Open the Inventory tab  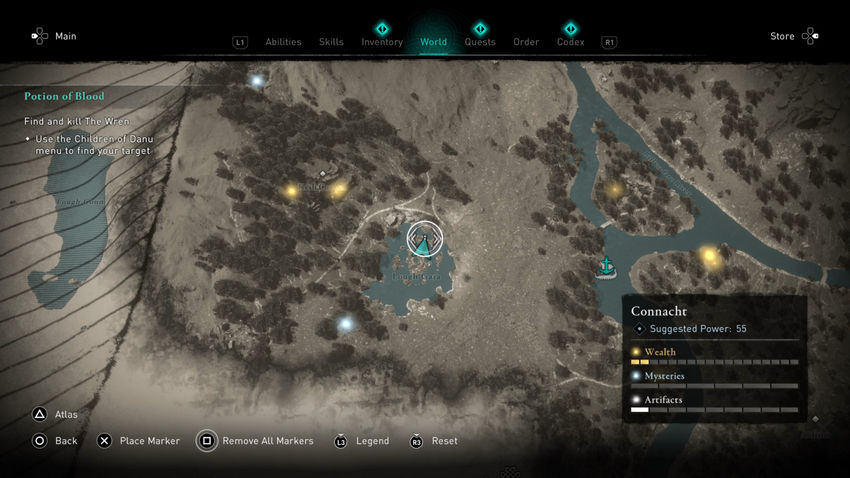tap(382, 42)
